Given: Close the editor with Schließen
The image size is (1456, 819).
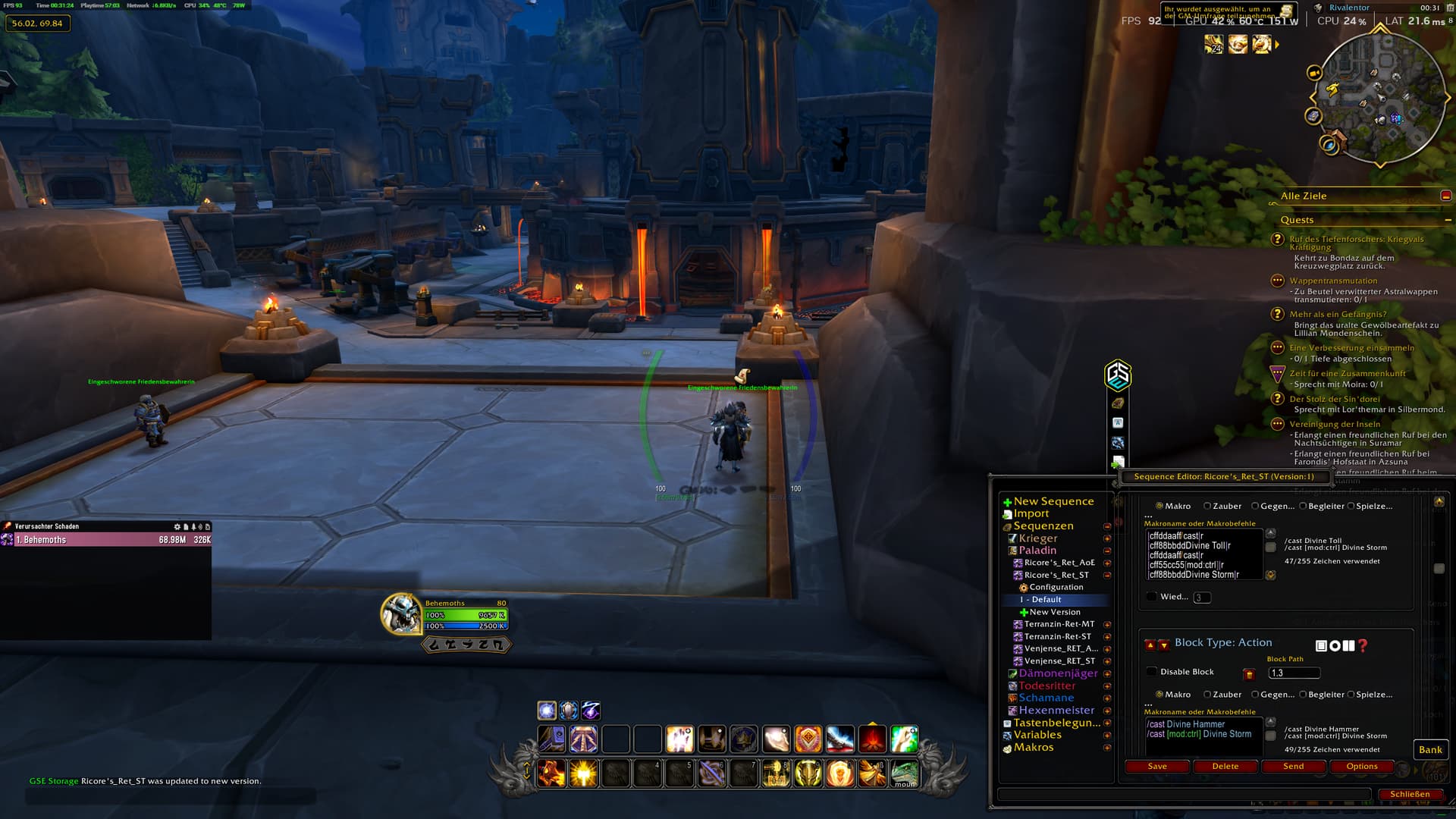Looking at the screenshot, I should click(1409, 795).
